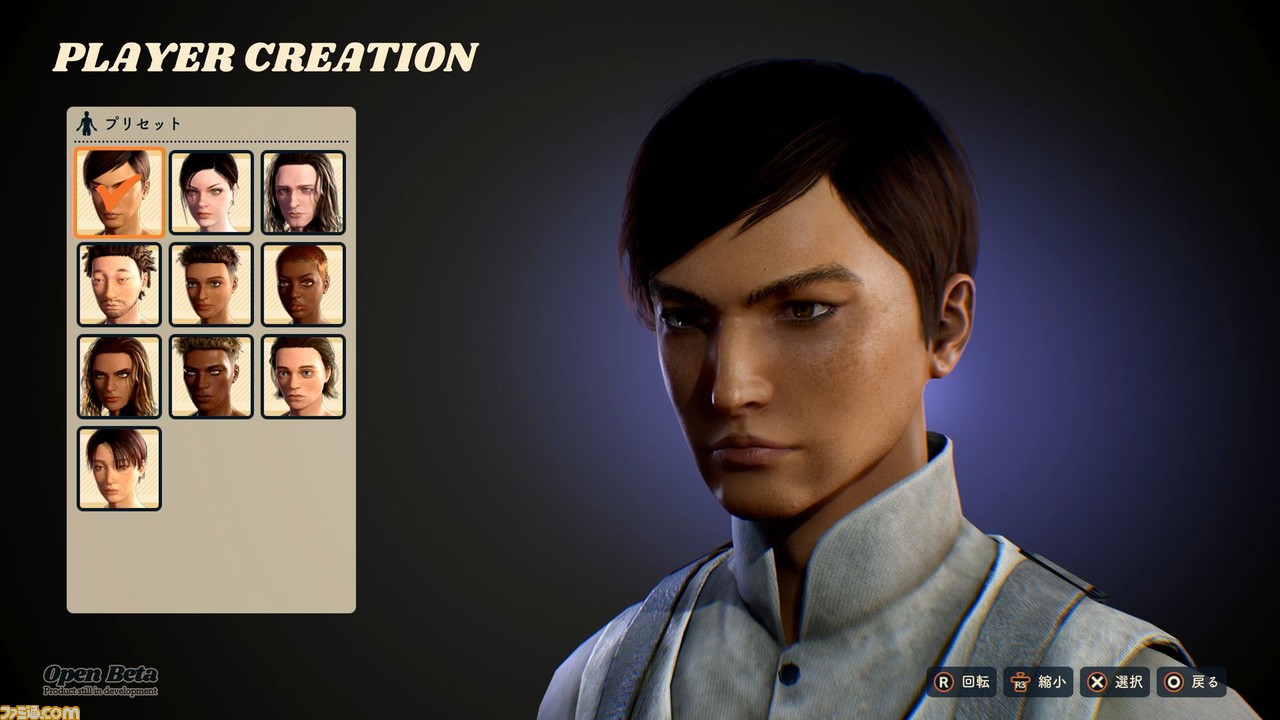Choose the dark-skinned preset with blonde curls
The width and height of the screenshot is (1280, 720).
click(211, 376)
